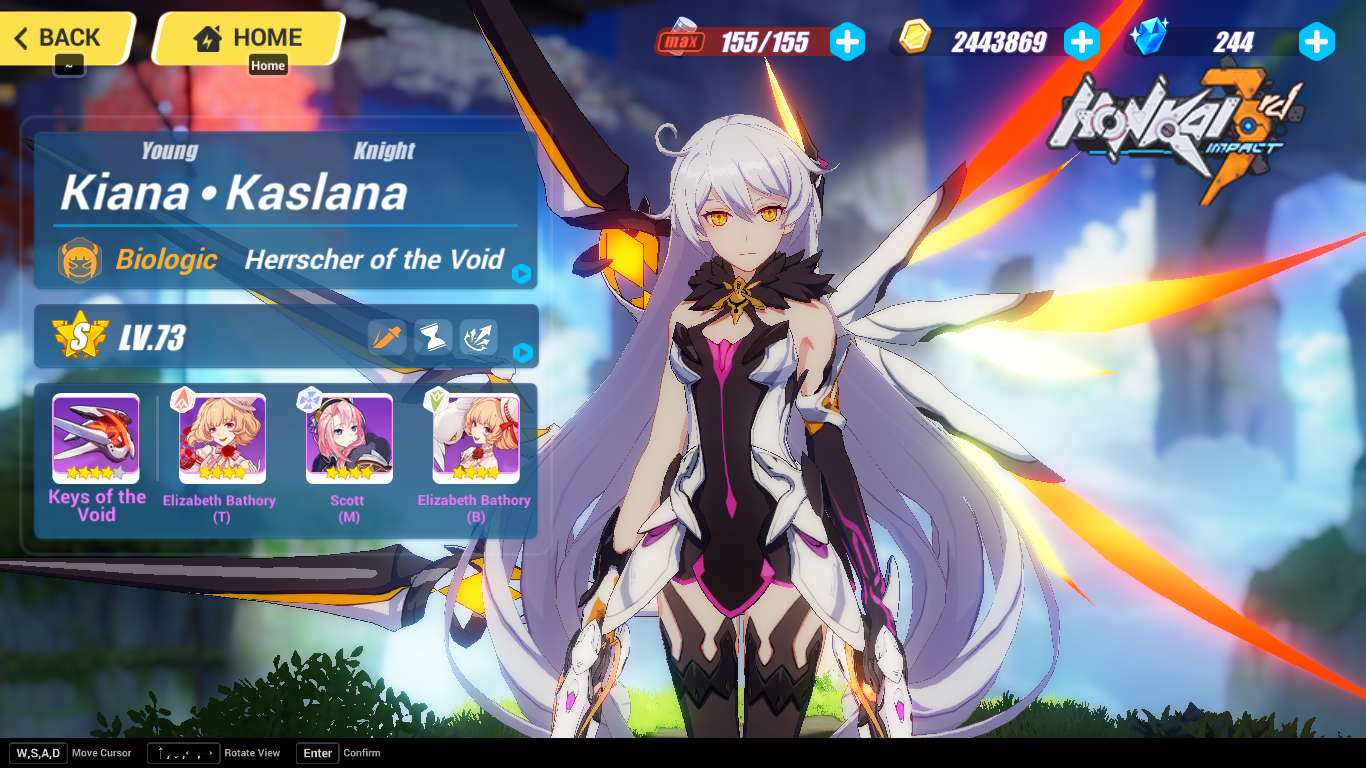Select the Keys of the Void weapon icon
Screen dimensions: 1366x768
click(x=95, y=433)
